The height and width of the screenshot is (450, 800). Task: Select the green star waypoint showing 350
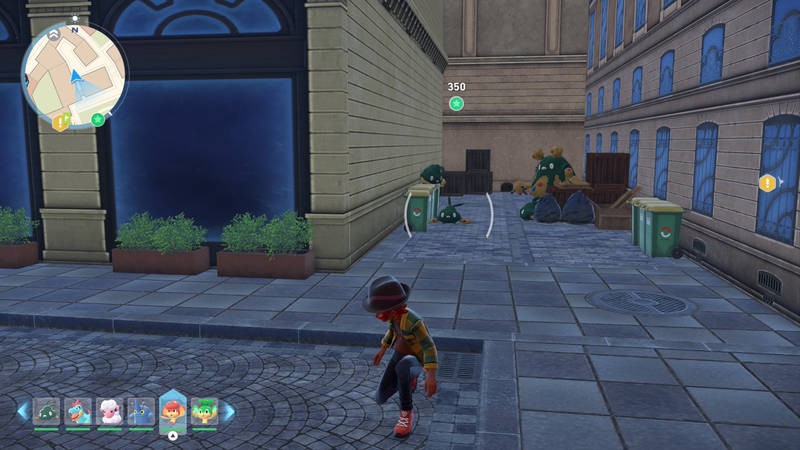[x=456, y=103]
